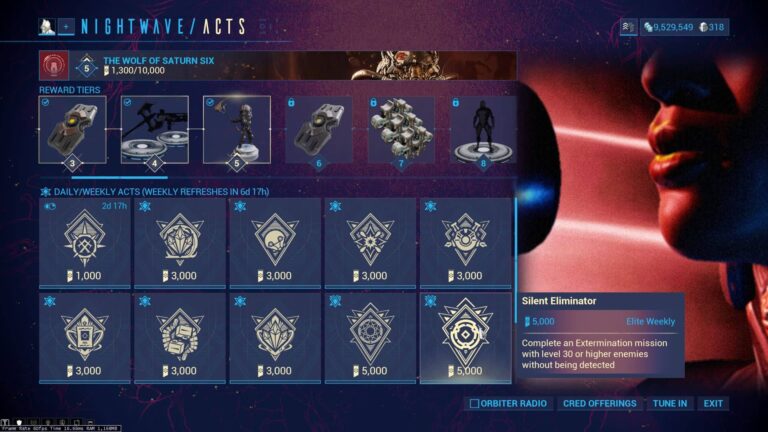View the locked tier 8 armor reward
Image resolution: width=768 pixels, height=432 pixels.
[x=482, y=130]
